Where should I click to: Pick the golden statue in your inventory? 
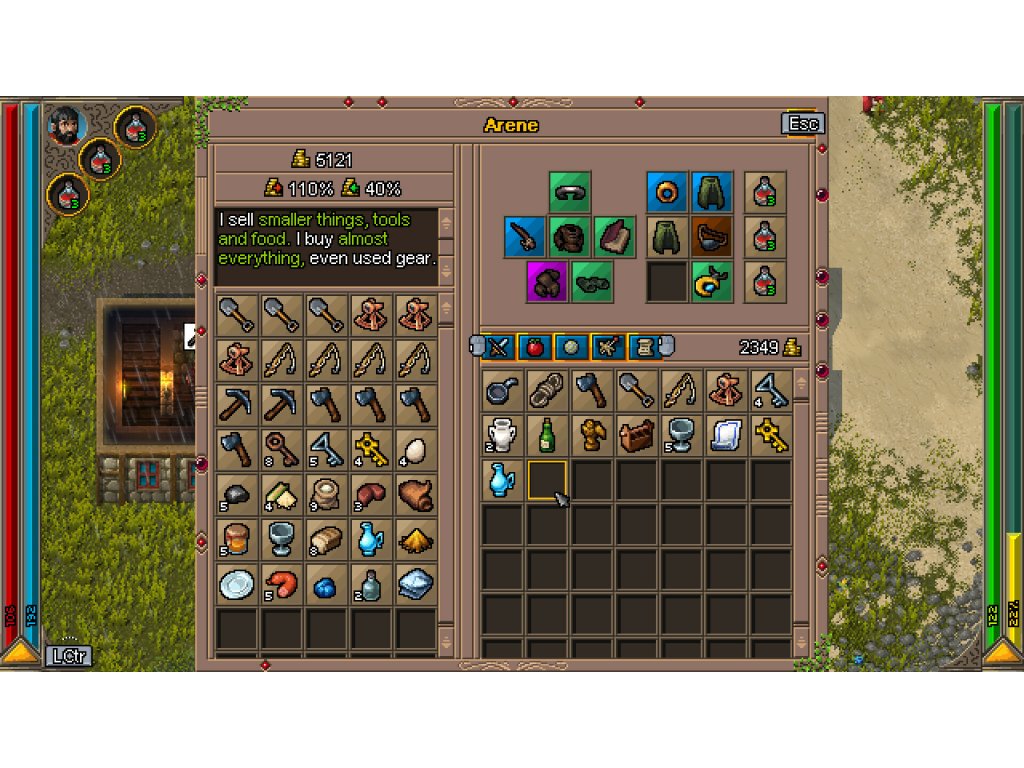[591, 434]
